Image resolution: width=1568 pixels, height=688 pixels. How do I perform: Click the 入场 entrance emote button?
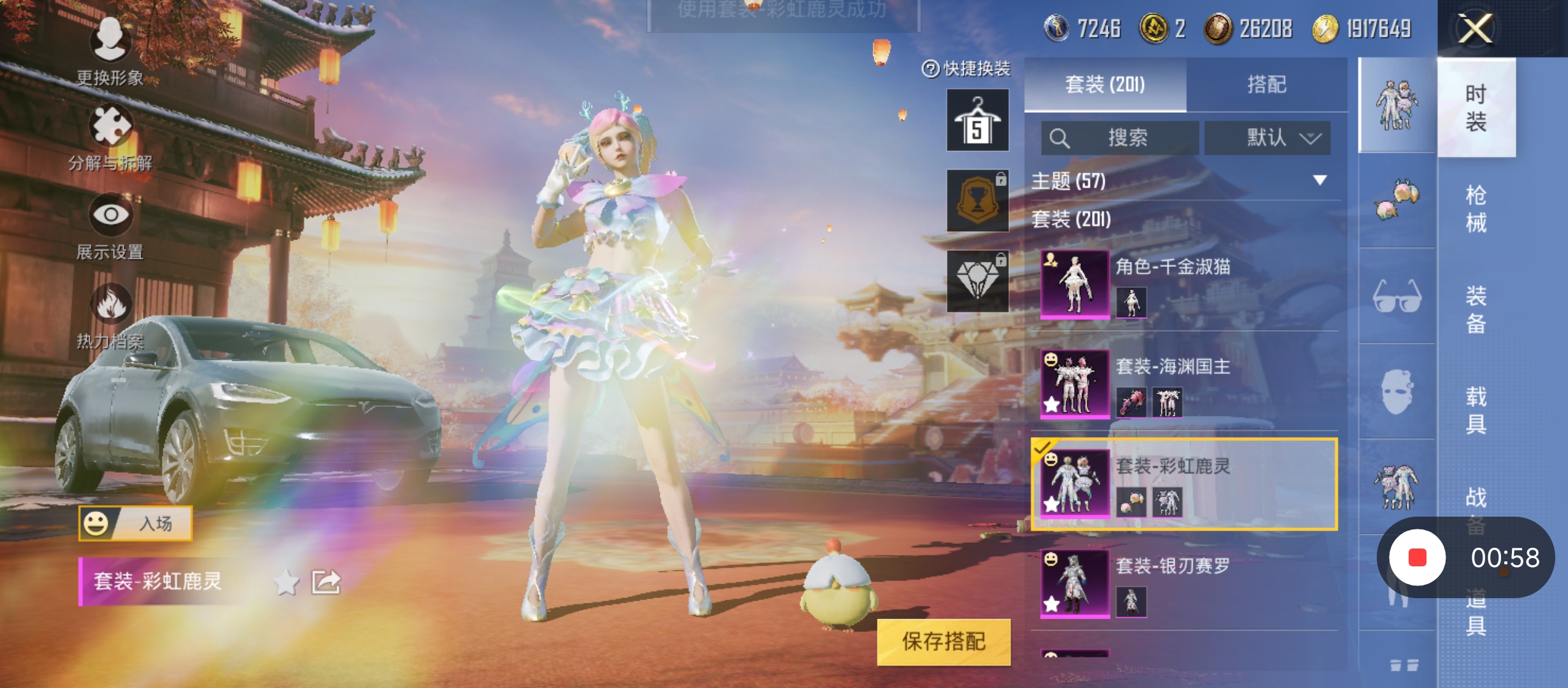click(x=135, y=524)
